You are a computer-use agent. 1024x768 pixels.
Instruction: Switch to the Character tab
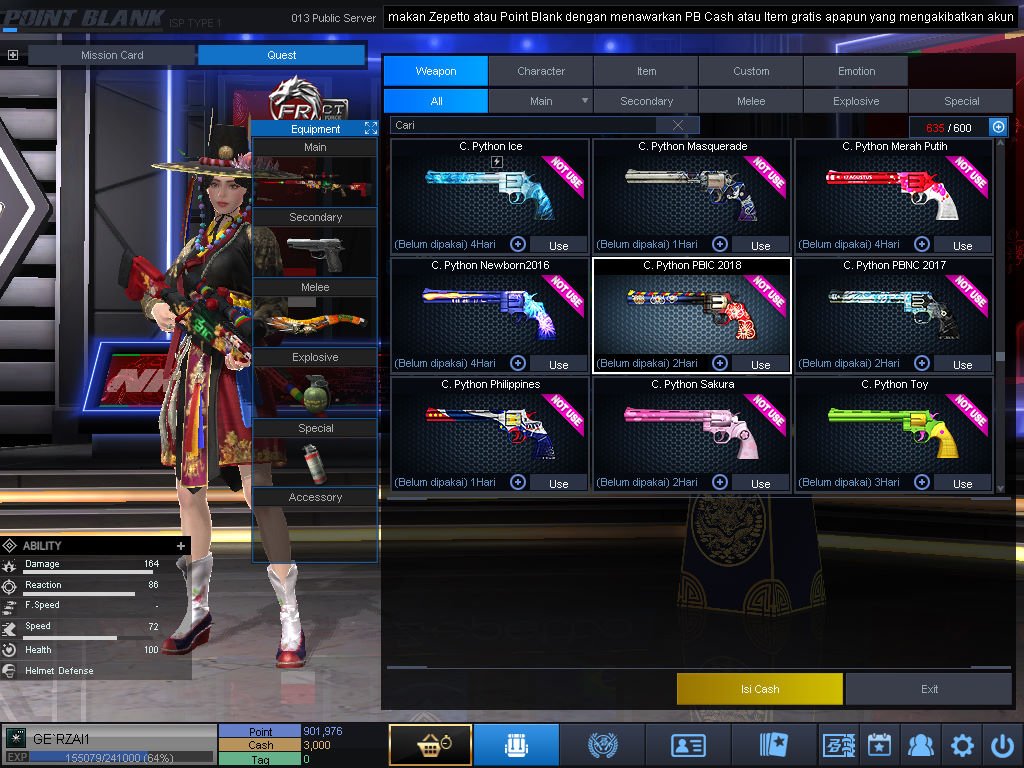coord(541,71)
